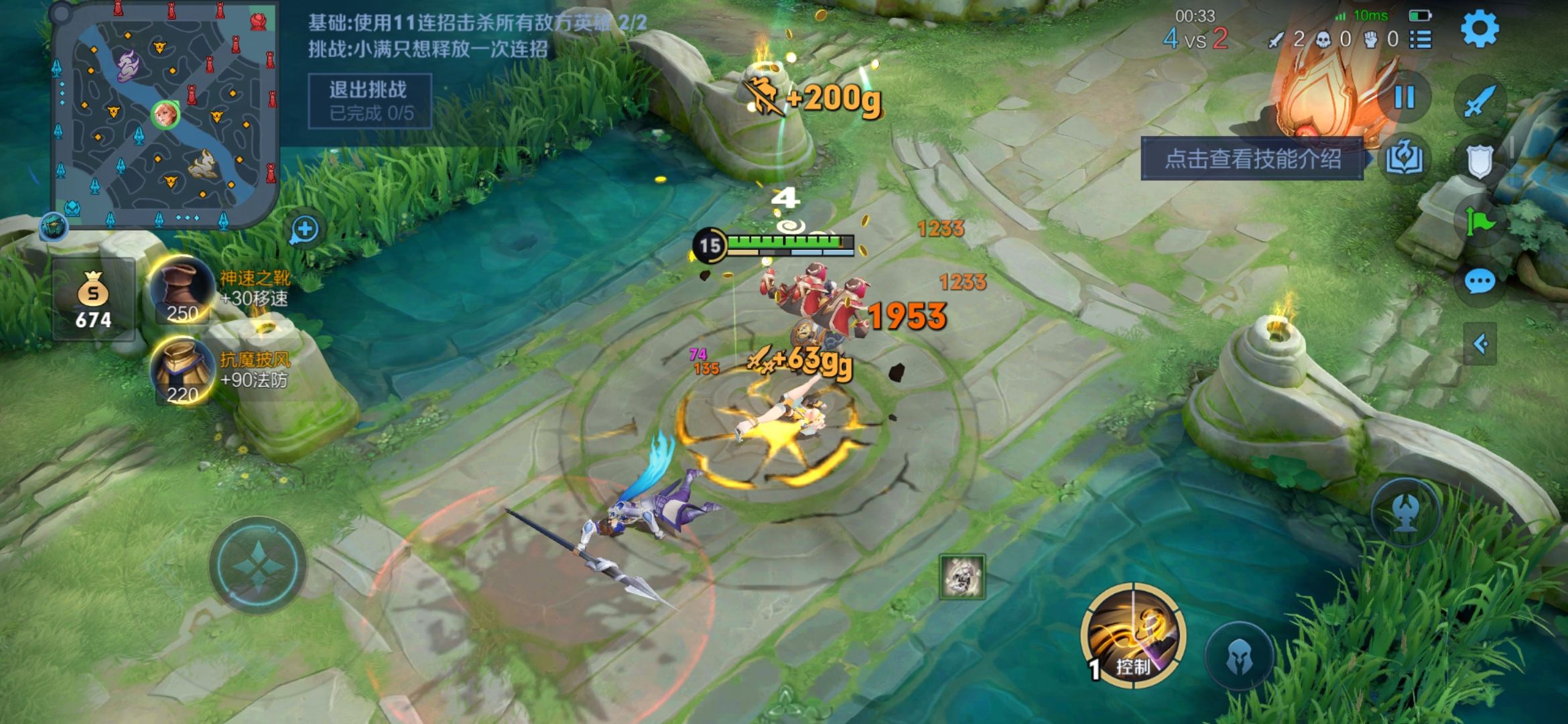
Task: Open the gold shop with 674 coins
Action: (93, 300)
